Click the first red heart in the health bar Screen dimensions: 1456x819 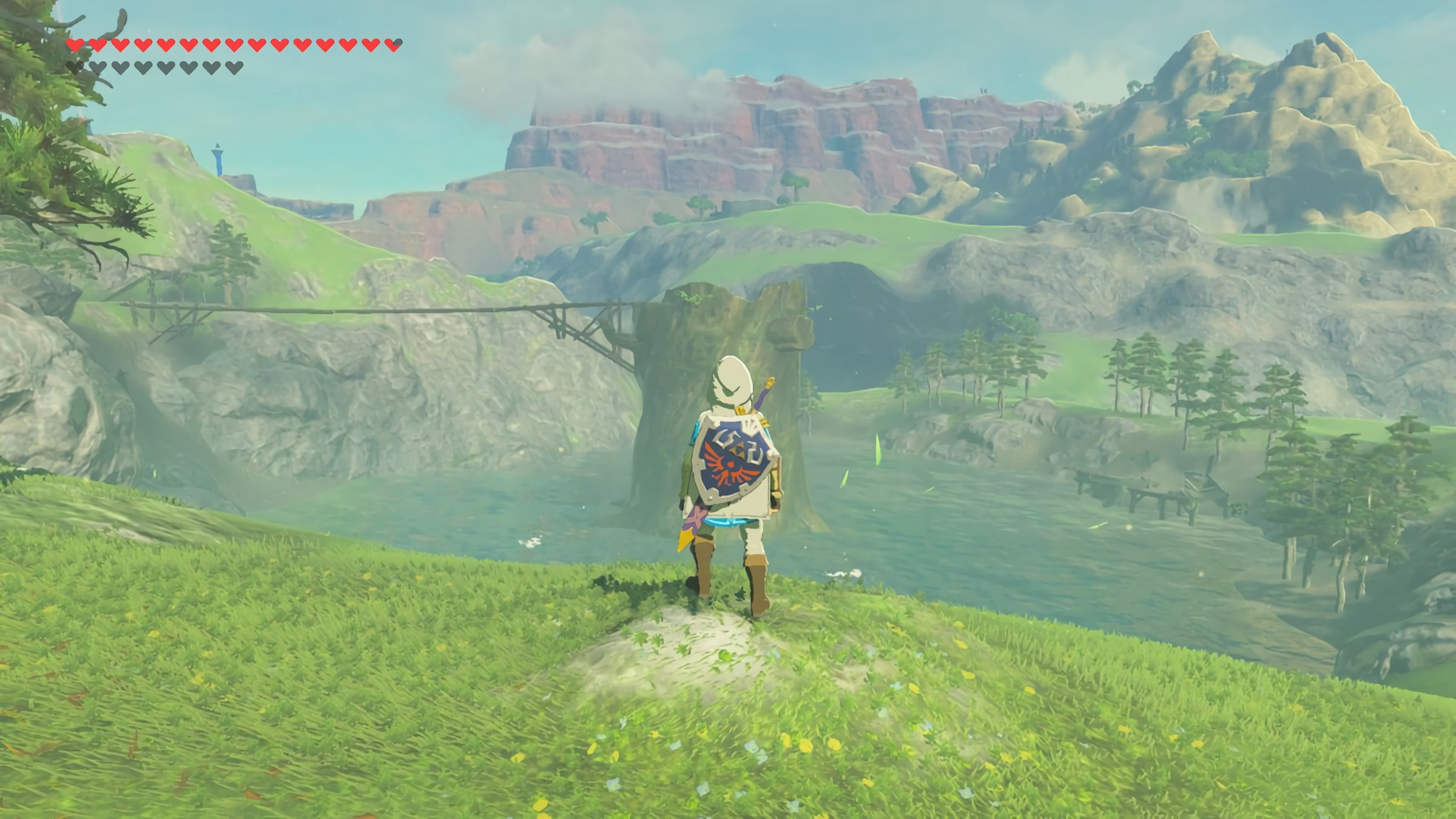pos(74,44)
